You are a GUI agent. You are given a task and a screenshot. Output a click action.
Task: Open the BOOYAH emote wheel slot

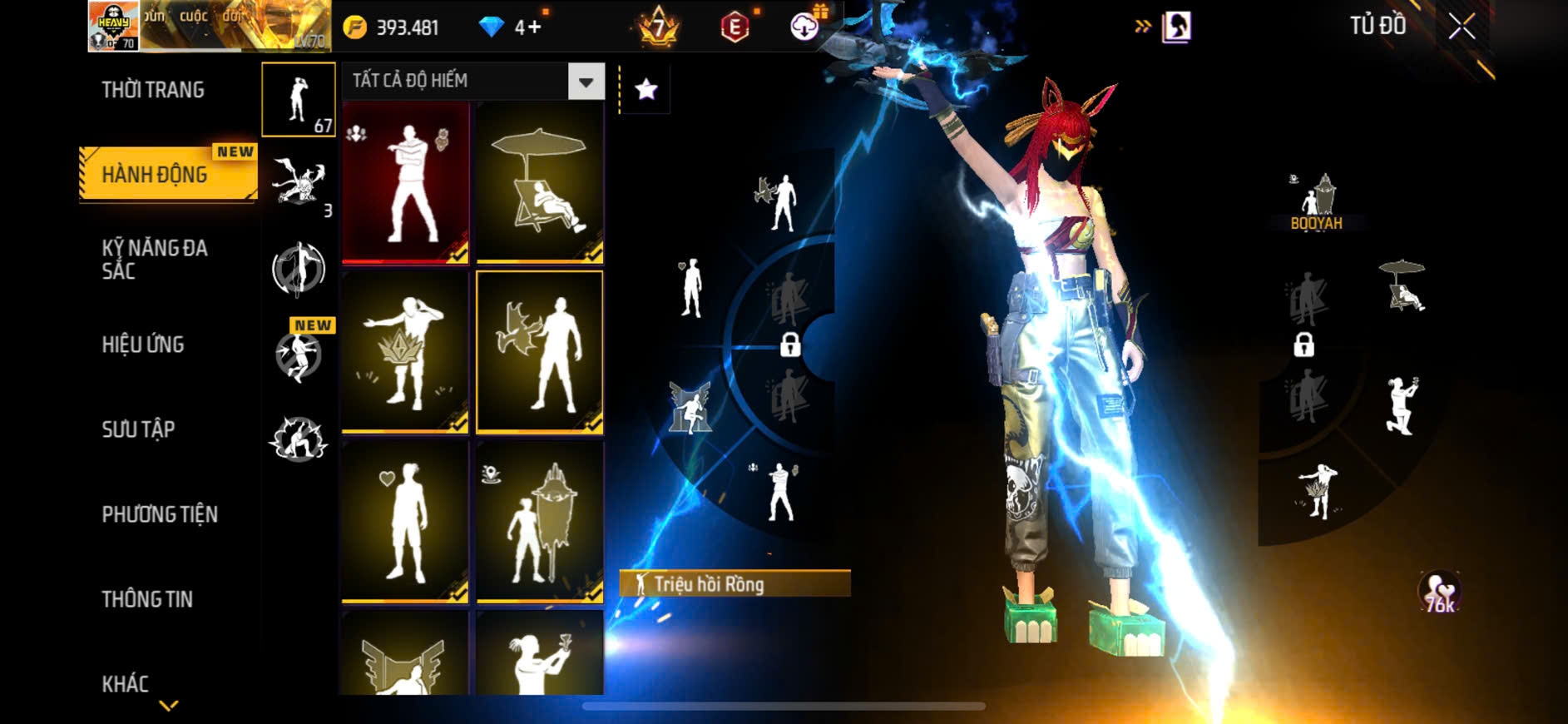pos(1316,202)
